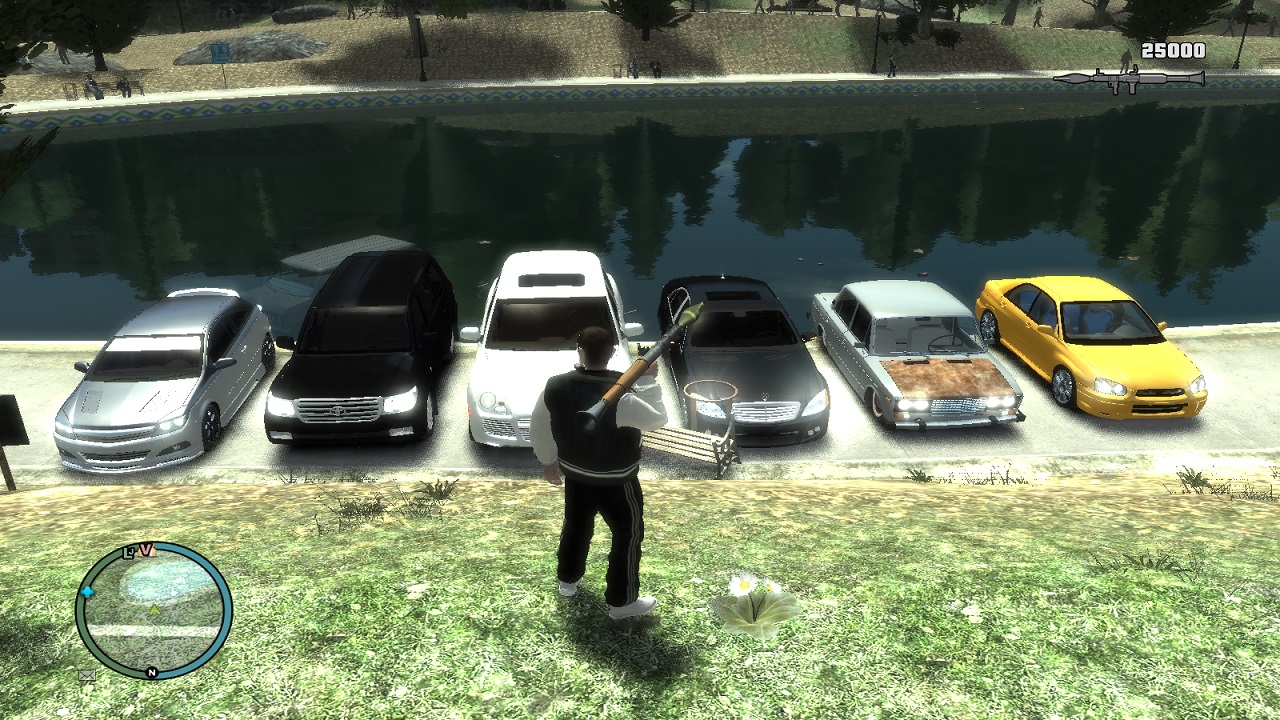Click the pink V blip on the minimap
Screen dimensions: 1280x720
pyautogui.click(x=146, y=550)
